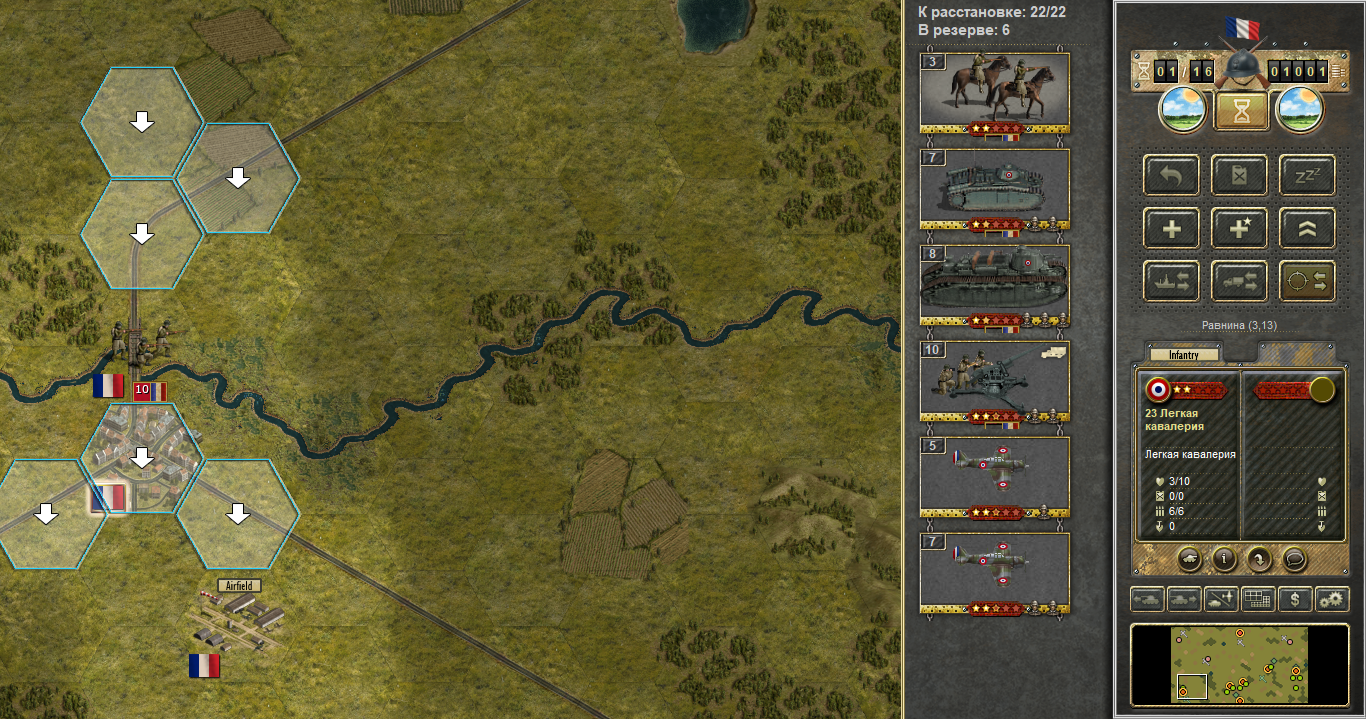The height and width of the screenshot is (719, 1366).
Task: Toggle the crosshair deployment mode button
Action: click(1306, 282)
